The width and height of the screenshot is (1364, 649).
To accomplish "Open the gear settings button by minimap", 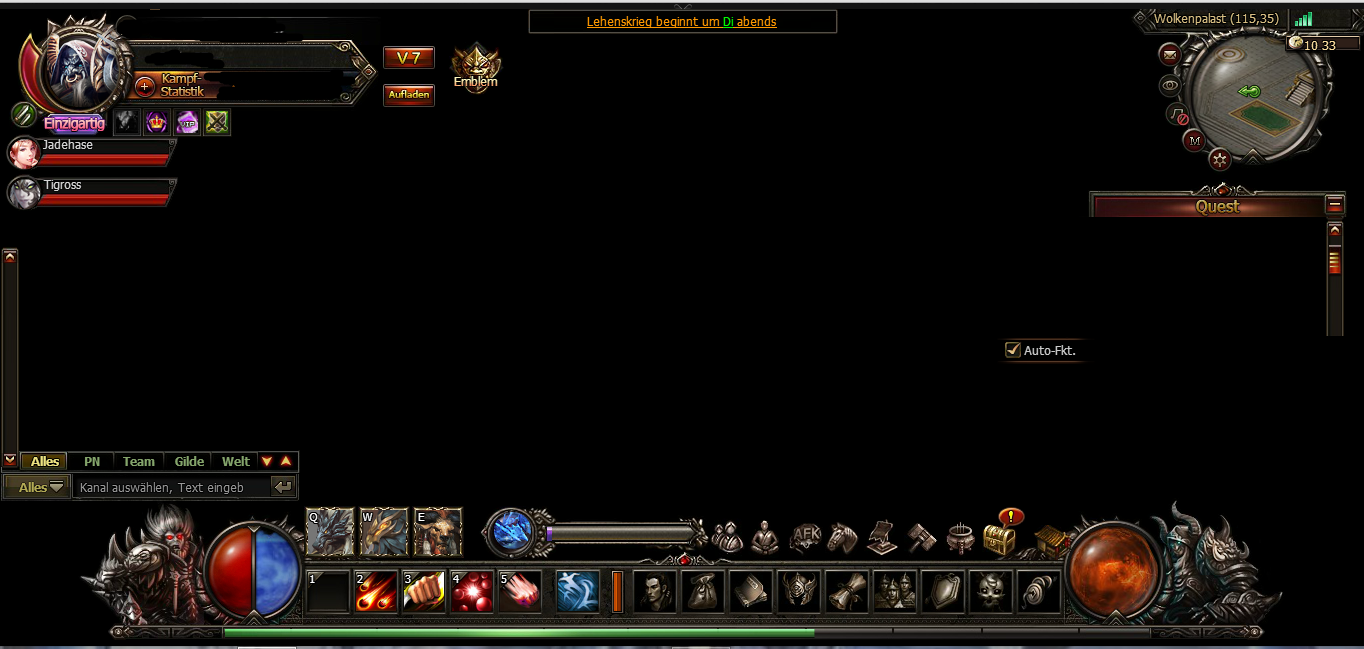I will point(1220,158).
